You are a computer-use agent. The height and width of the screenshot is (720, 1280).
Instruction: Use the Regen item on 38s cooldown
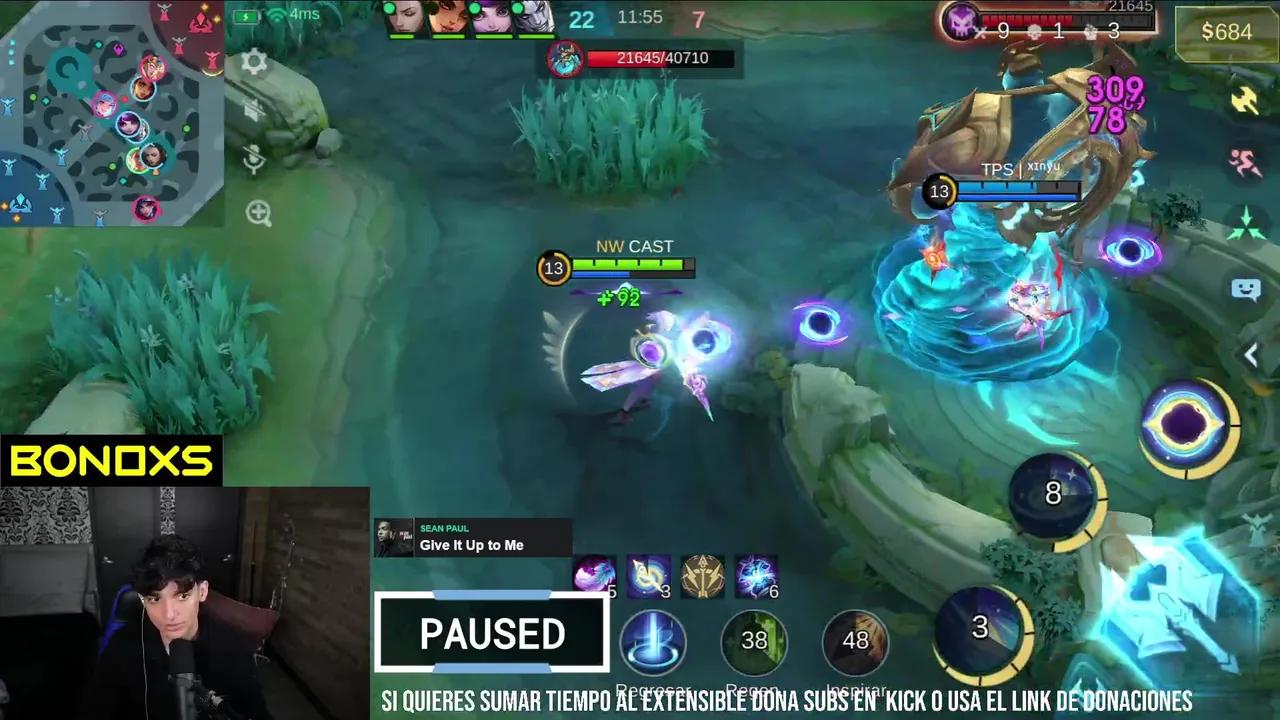click(755, 641)
